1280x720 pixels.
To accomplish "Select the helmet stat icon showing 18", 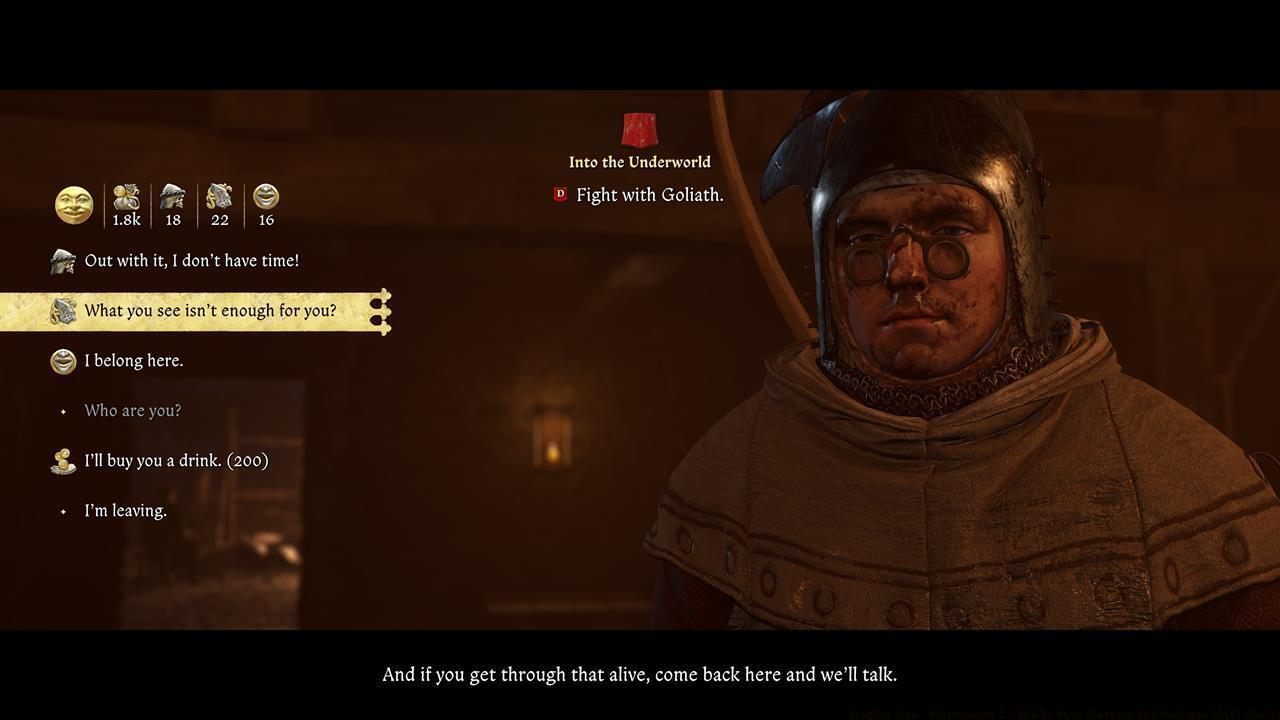I will click(x=173, y=196).
